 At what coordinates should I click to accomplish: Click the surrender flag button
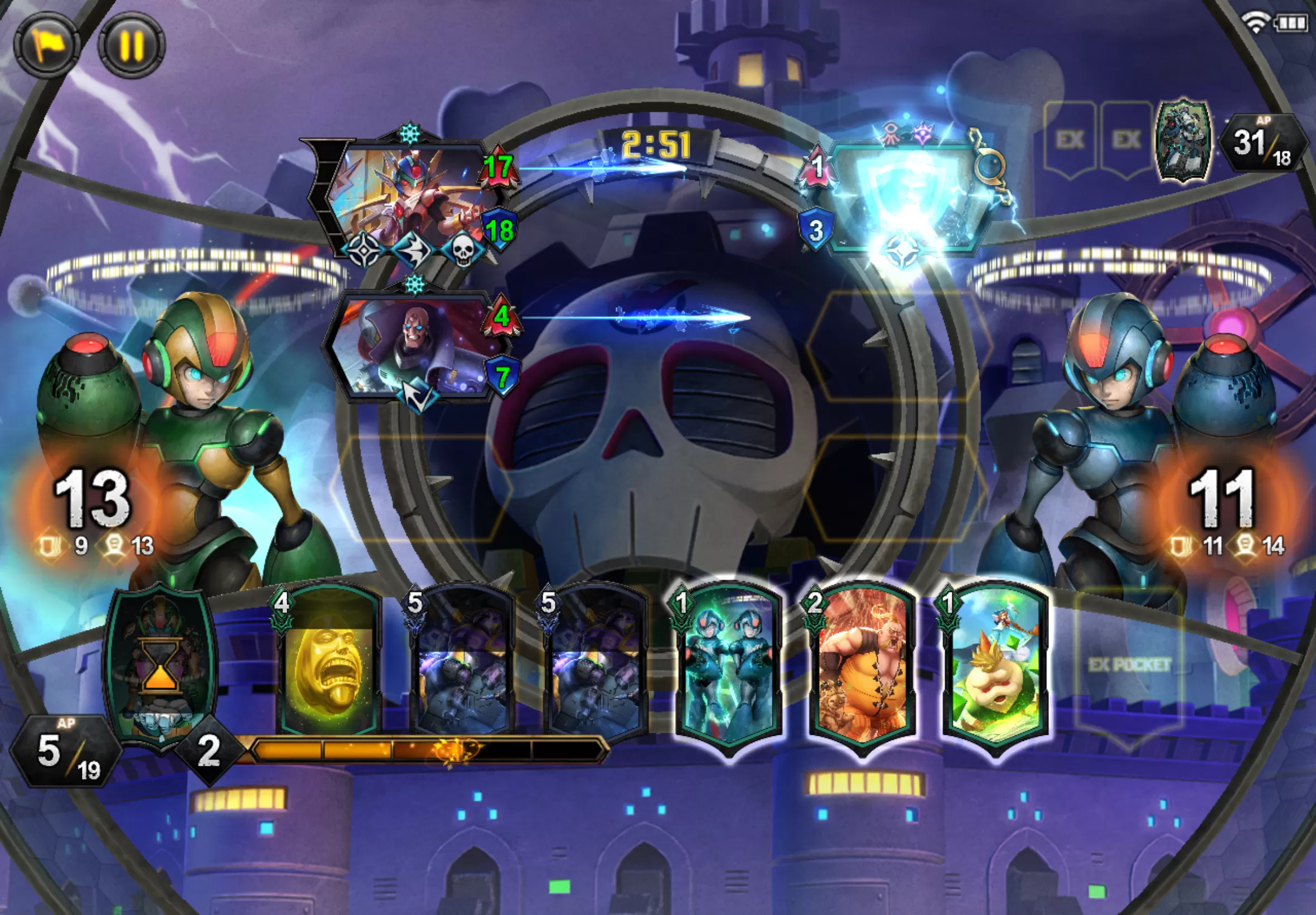pos(46,45)
